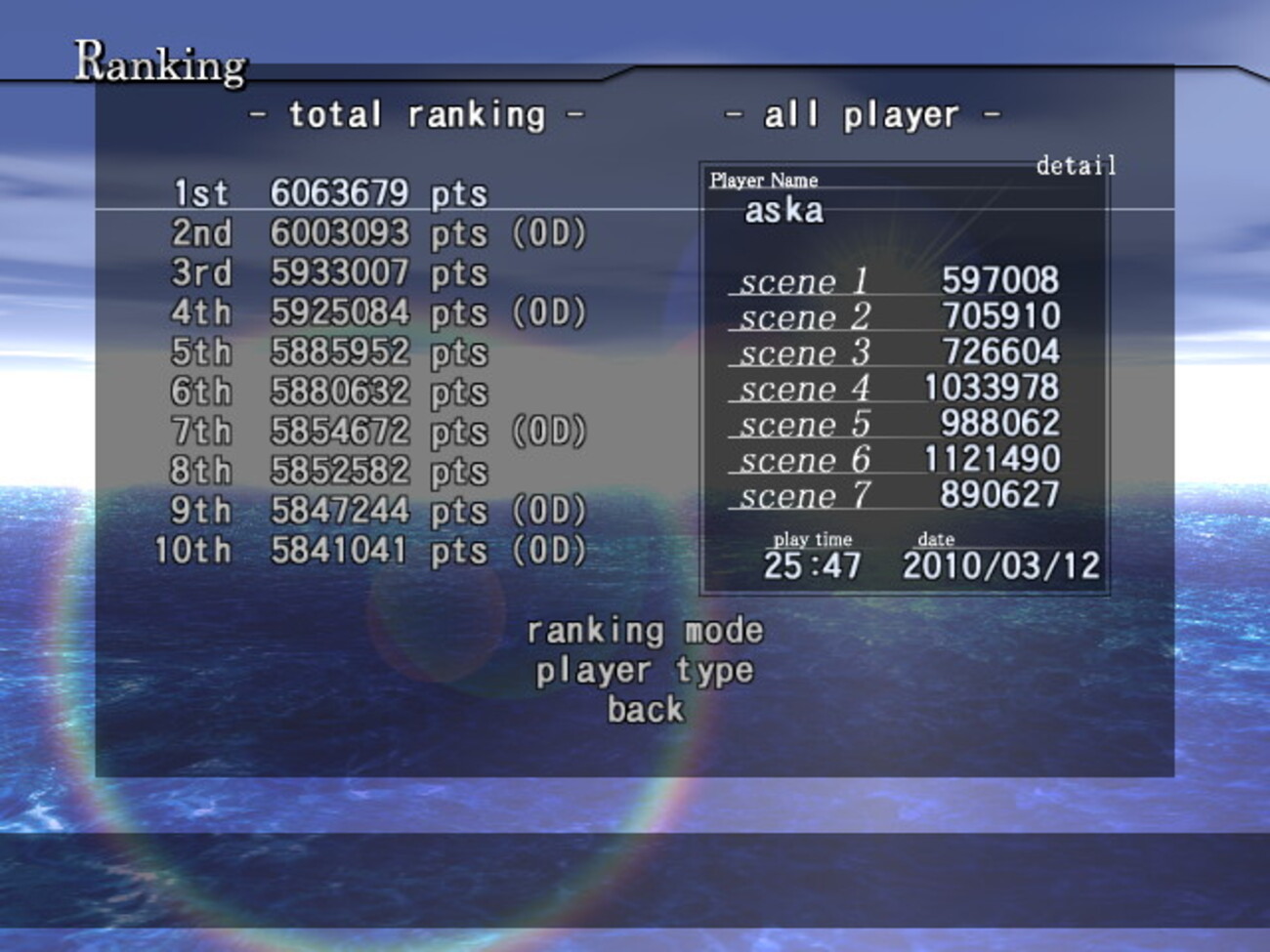Choose the 2nd place score row

coord(378,233)
